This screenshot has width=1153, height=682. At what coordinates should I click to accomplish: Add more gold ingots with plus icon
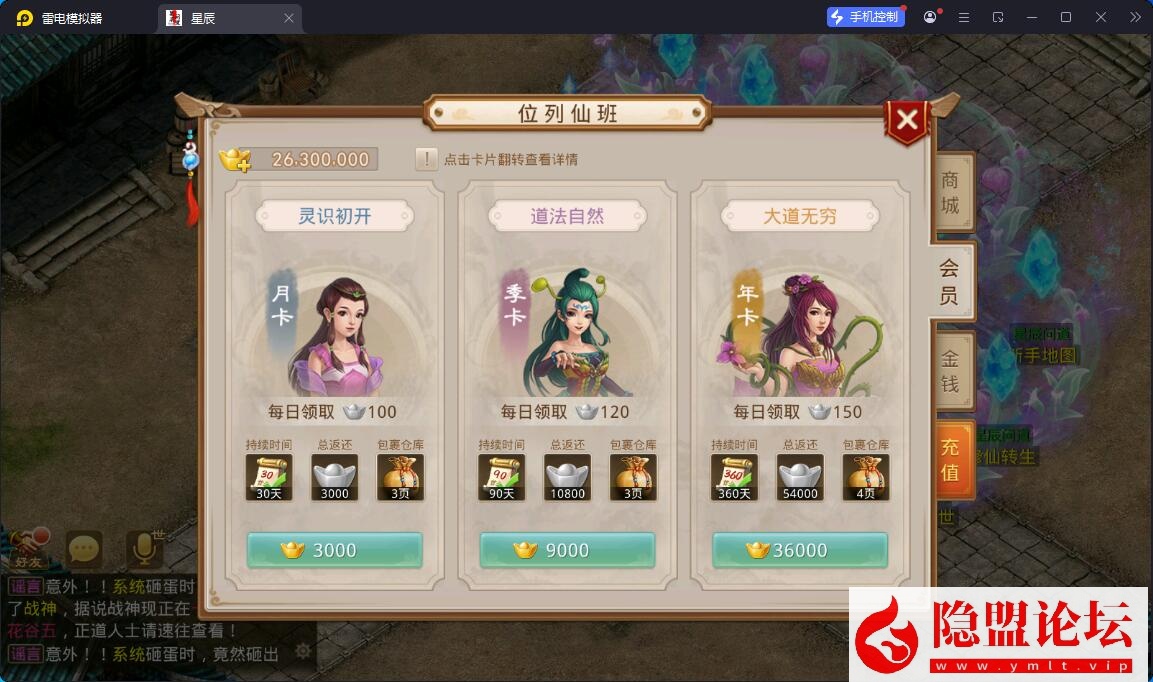tap(235, 160)
